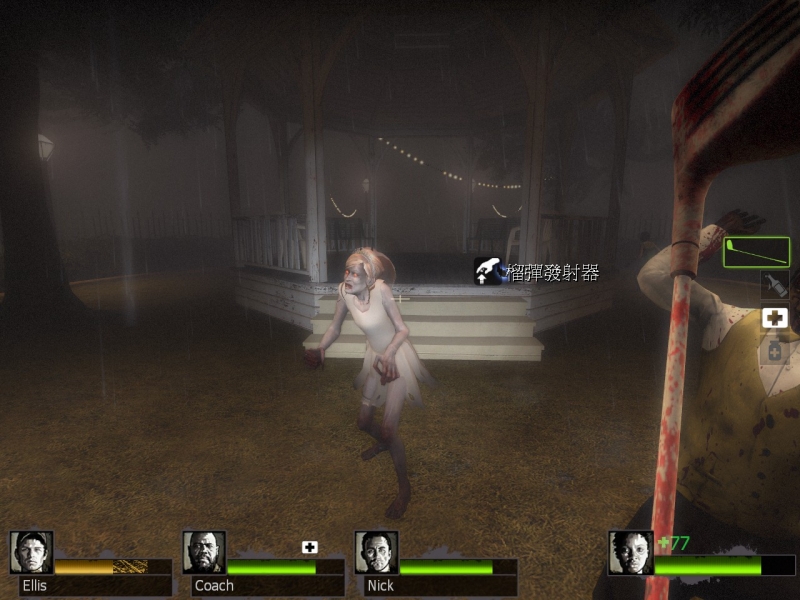Click your own survivor portrait
800x600 pixels.
tap(631, 552)
